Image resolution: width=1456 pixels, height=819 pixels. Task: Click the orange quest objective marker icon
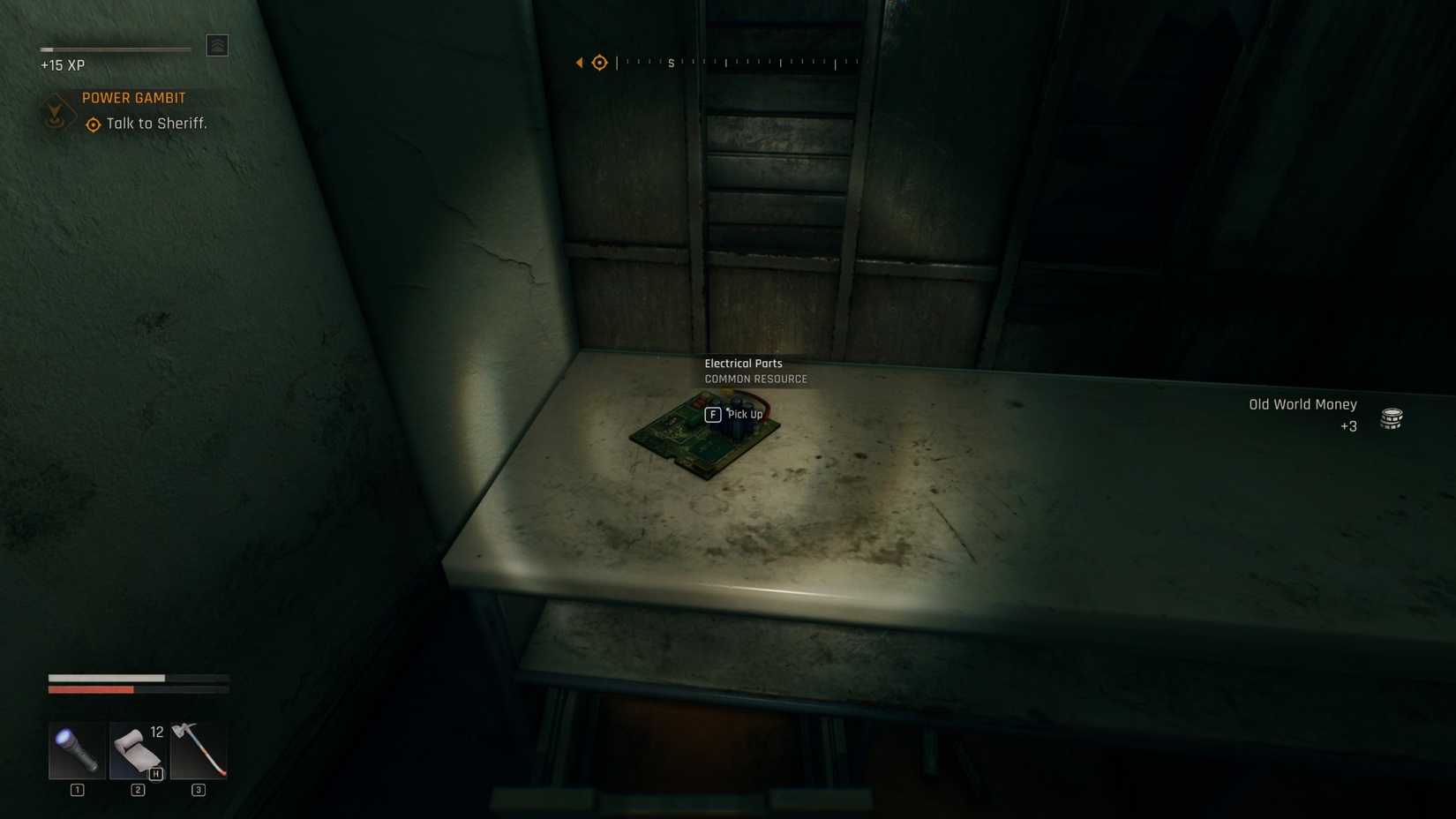coord(92,124)
